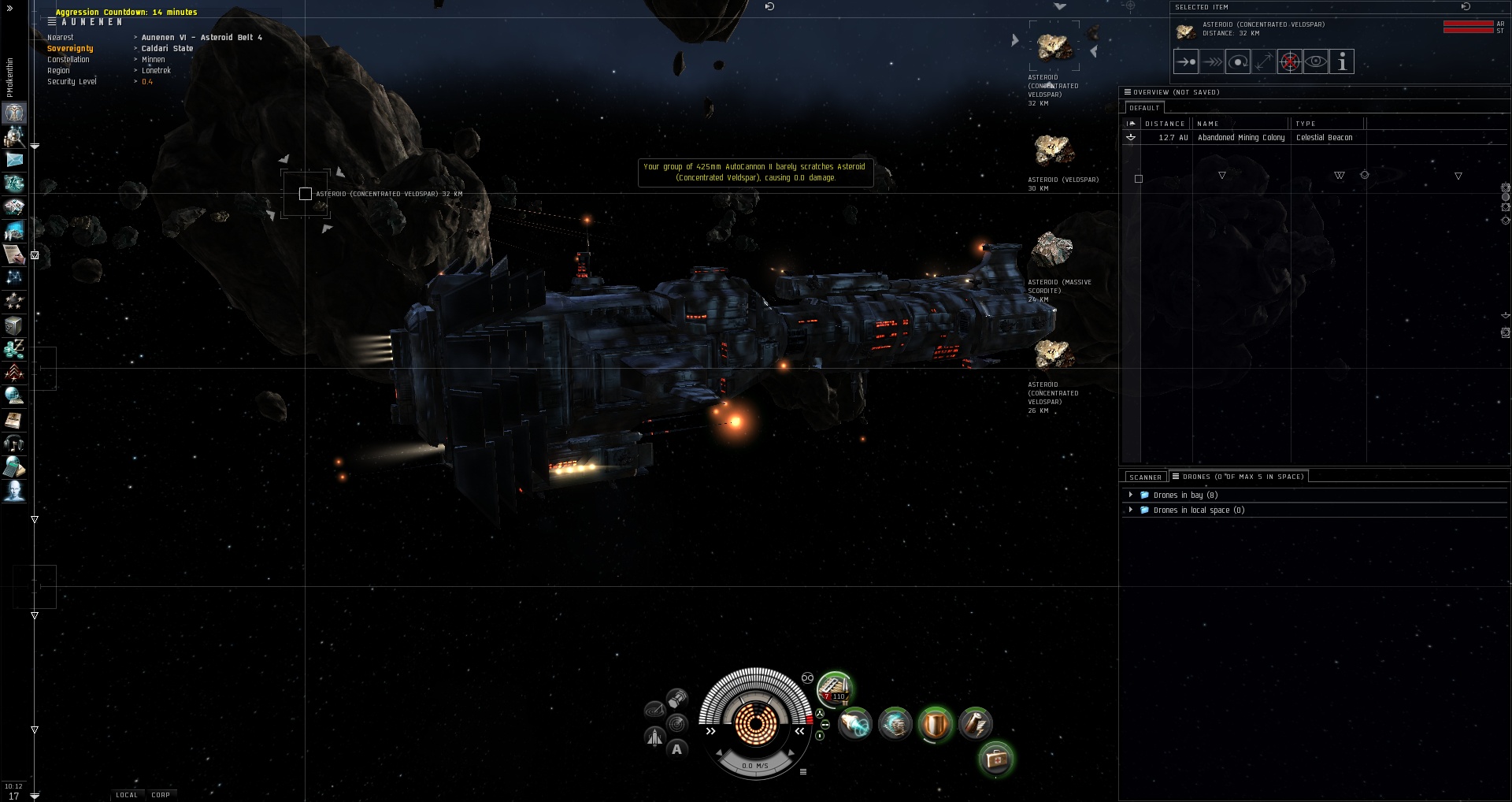
Task: Switch to the Default overview tab
Action: tap(1143, 108)
